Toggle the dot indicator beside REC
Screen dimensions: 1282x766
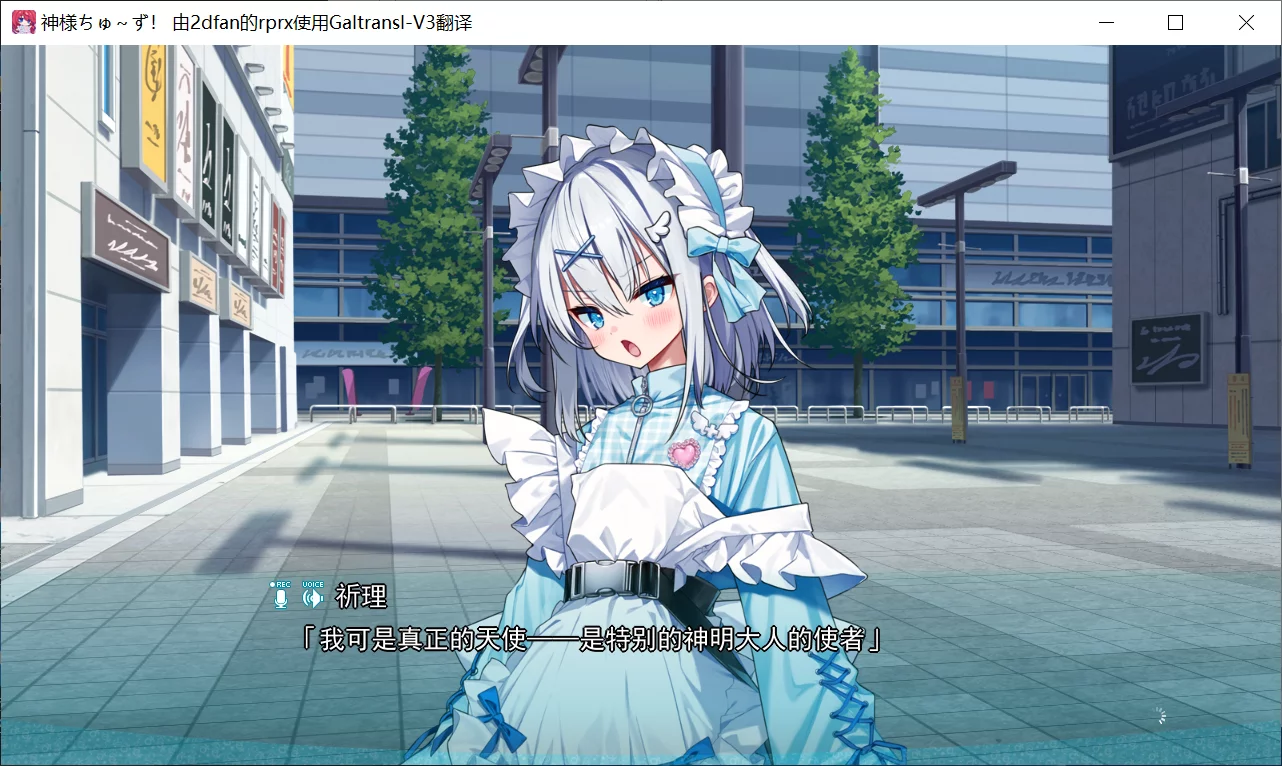272,585
